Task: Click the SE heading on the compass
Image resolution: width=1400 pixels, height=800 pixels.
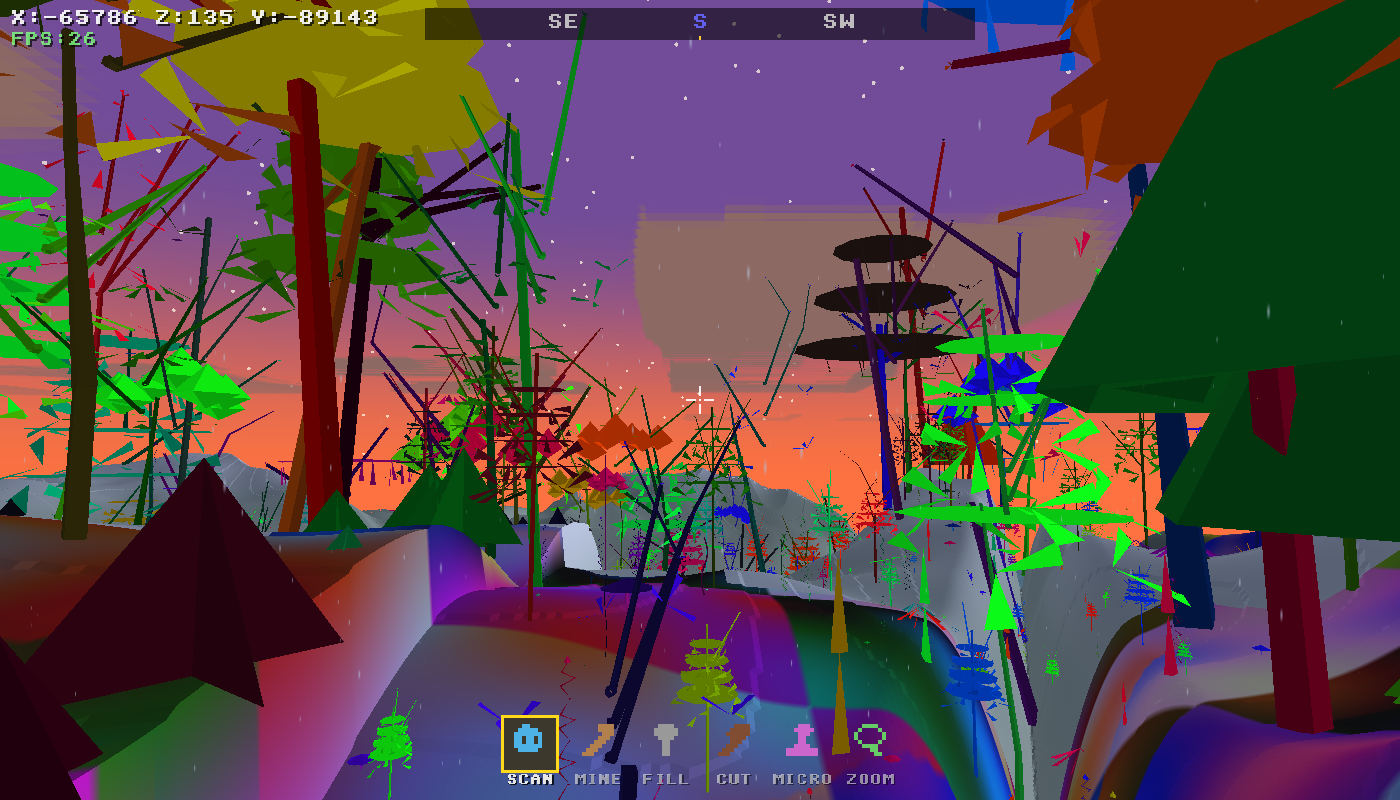Action: pos(562,20)
